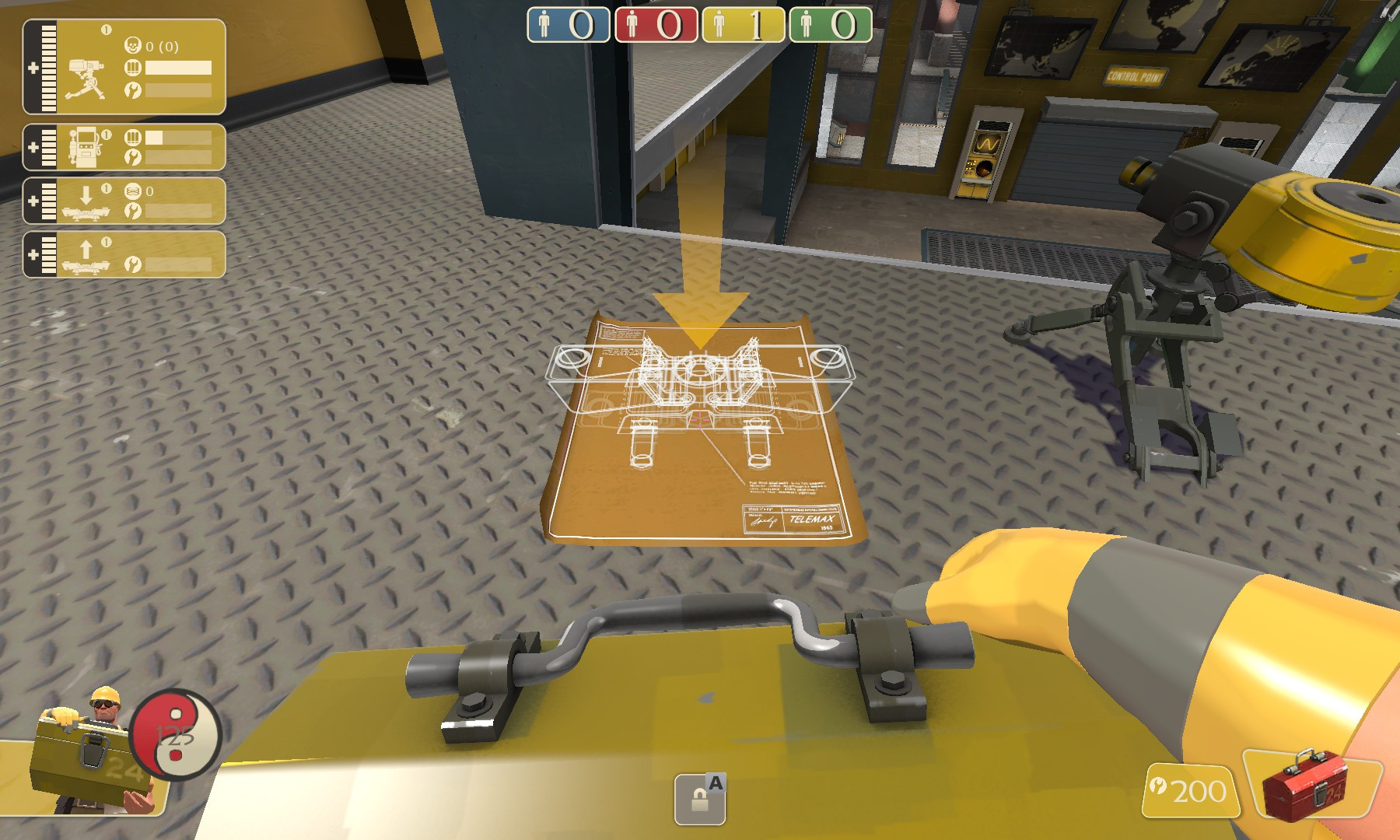The image size is (1400, 840).
Task: Click the wrench icon on the Dispenser panel
Action: (x=131, y=159)
